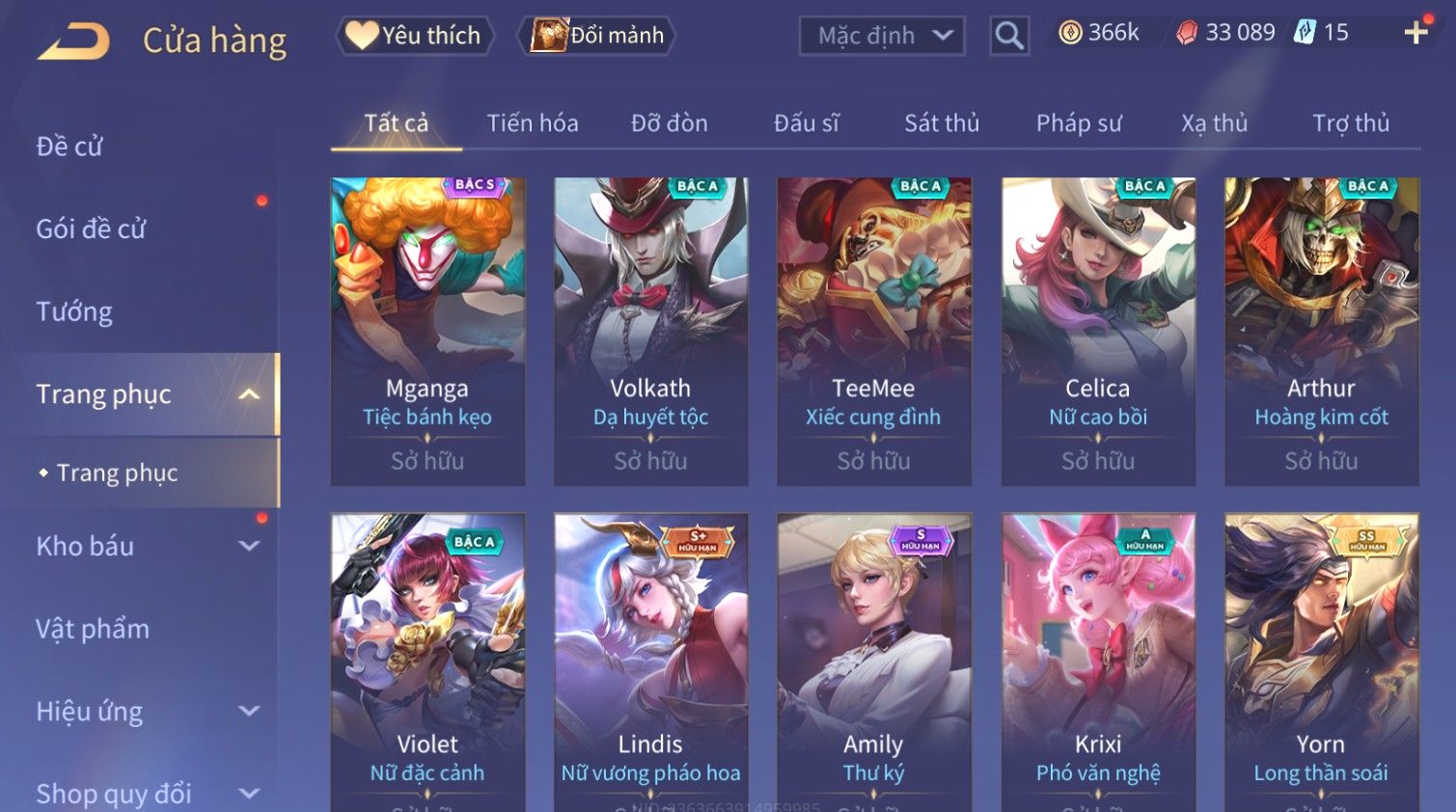Image resolution: width=1456 pixels, height=812 pixels.
Task: Go to the Vật phẩm section
Action: 93,629
